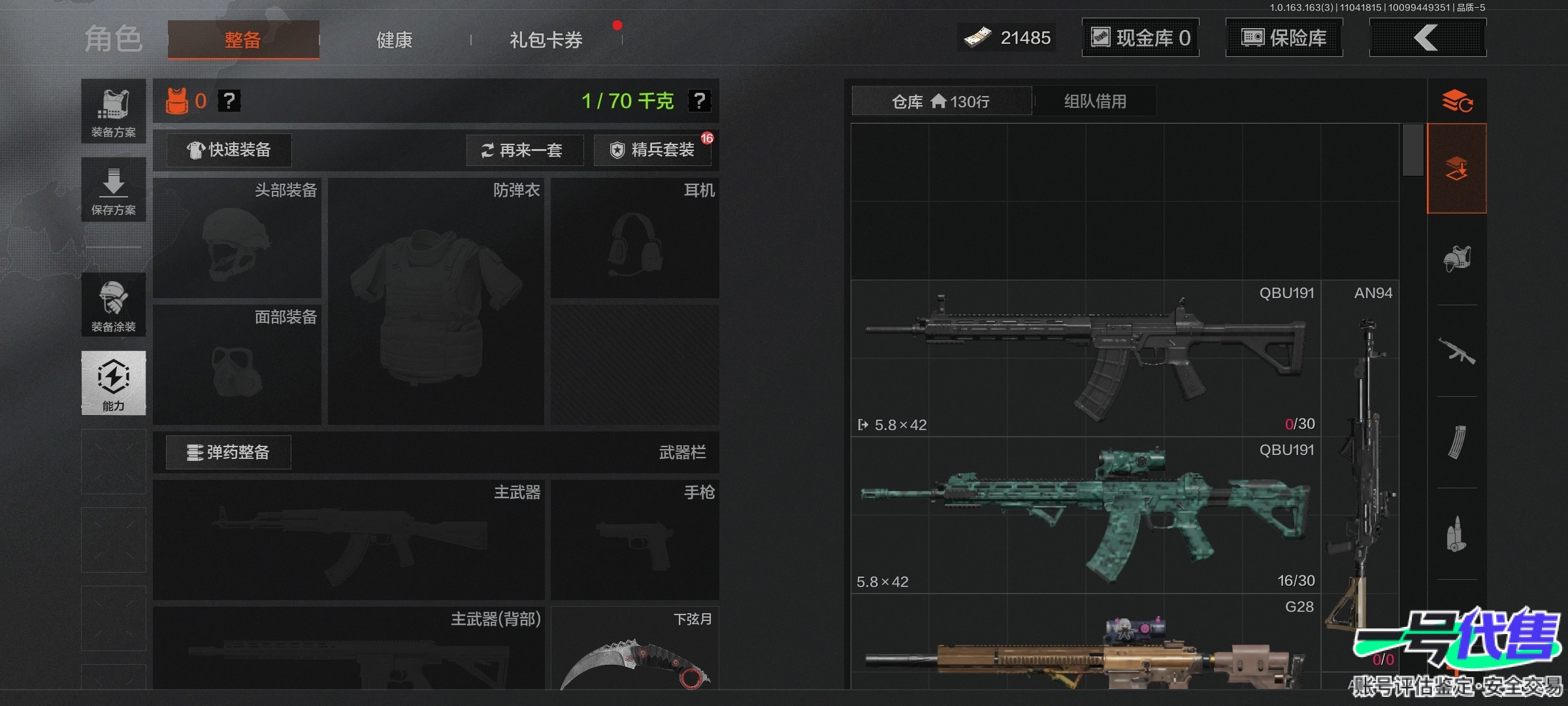Image resolution: width=1568 pixels, height=706 pixels.
Task: Filter warehouse by the helmet and armor icon
Action: pos(1457,259)
